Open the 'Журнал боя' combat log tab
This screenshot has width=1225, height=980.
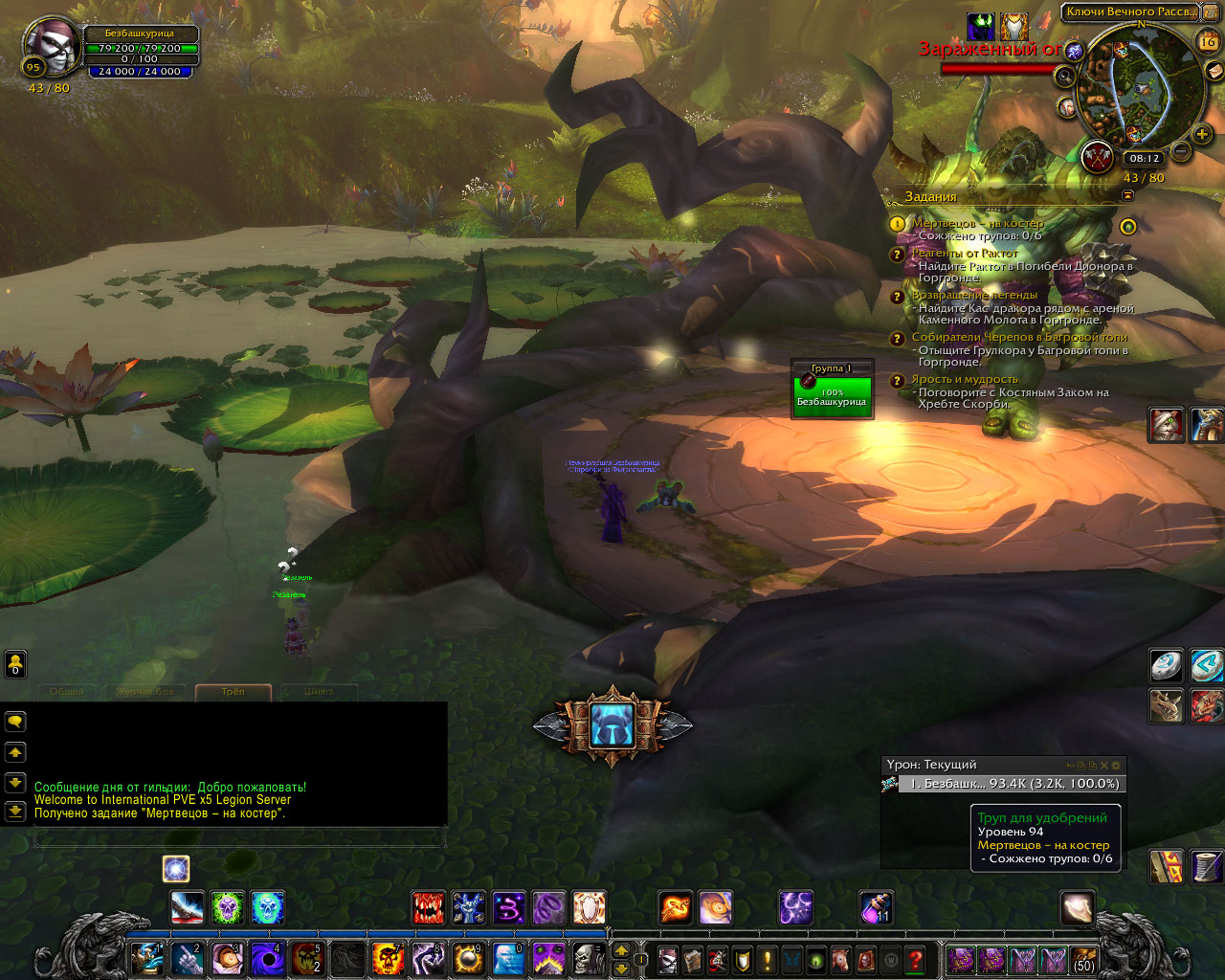point(145,691)
